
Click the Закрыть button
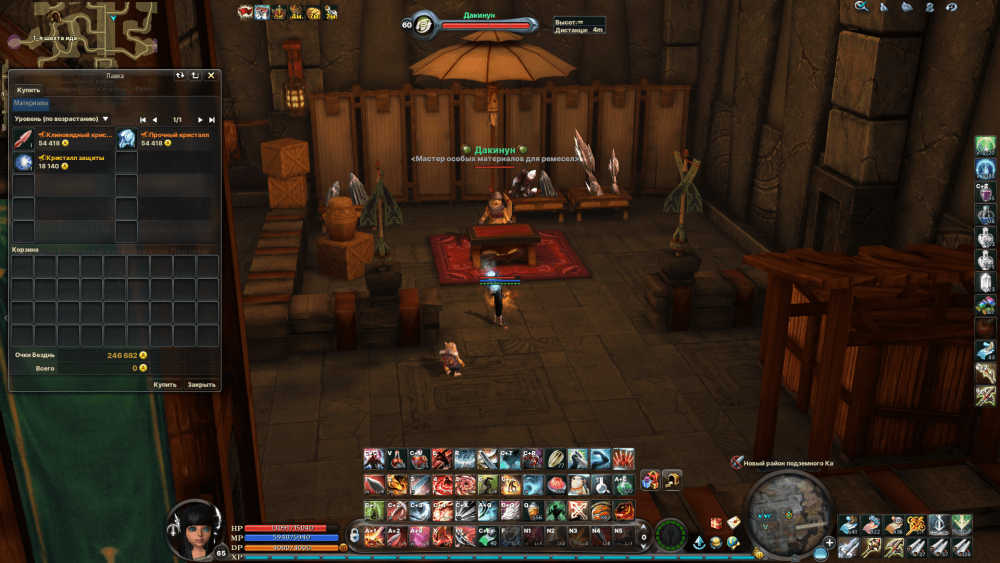point(202,384)
